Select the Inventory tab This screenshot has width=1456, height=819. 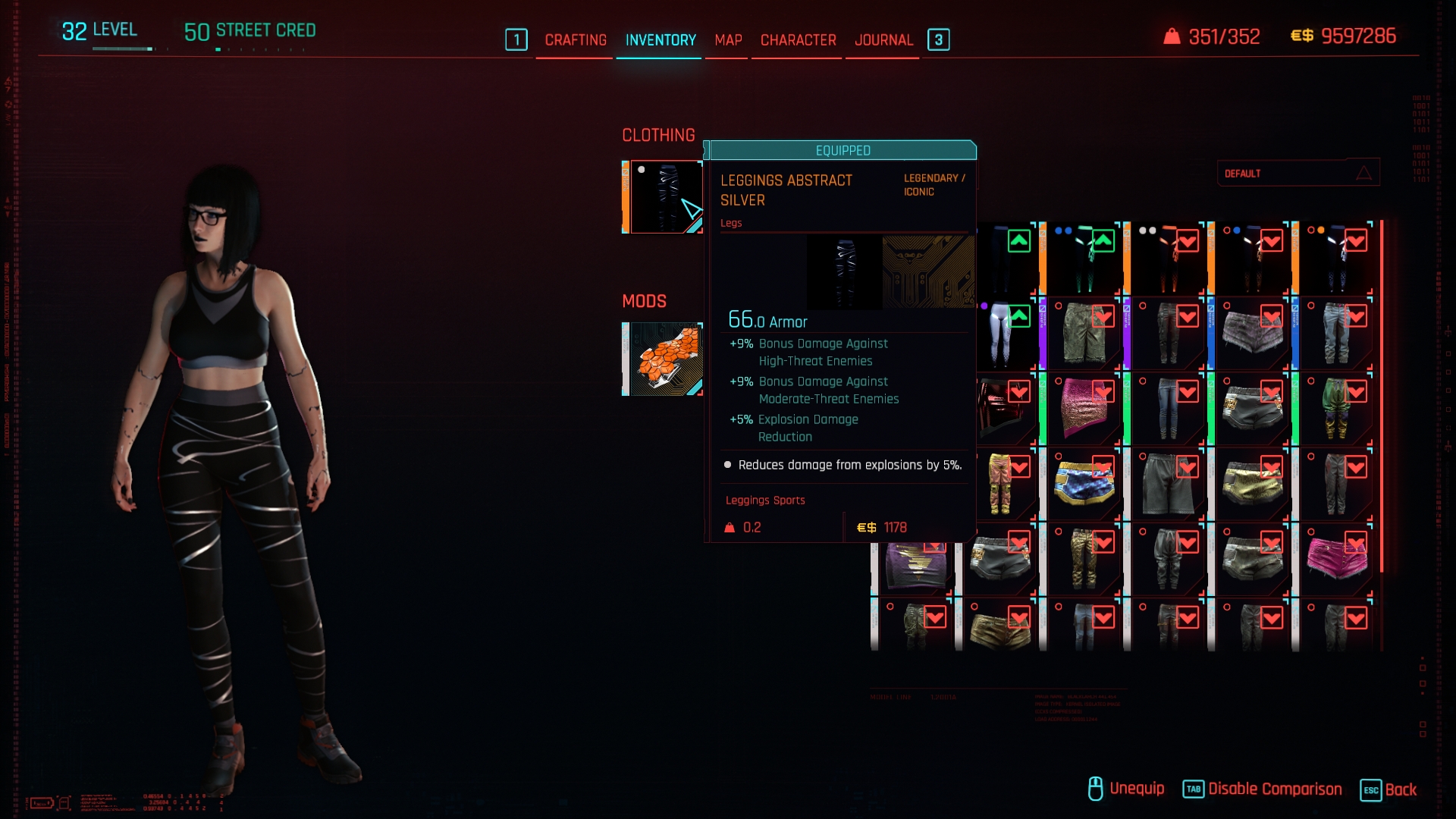pos(660,40)
